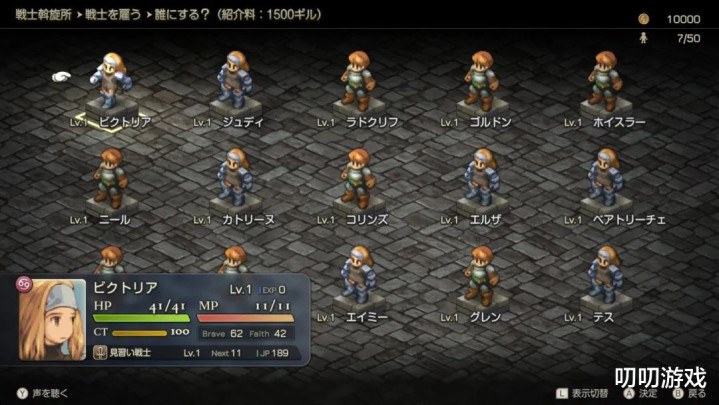Image resolution: width=719 pixels, height=405 pixels.
Task: Choose the recruit ジュディ
Action: (x=234, y=80)
